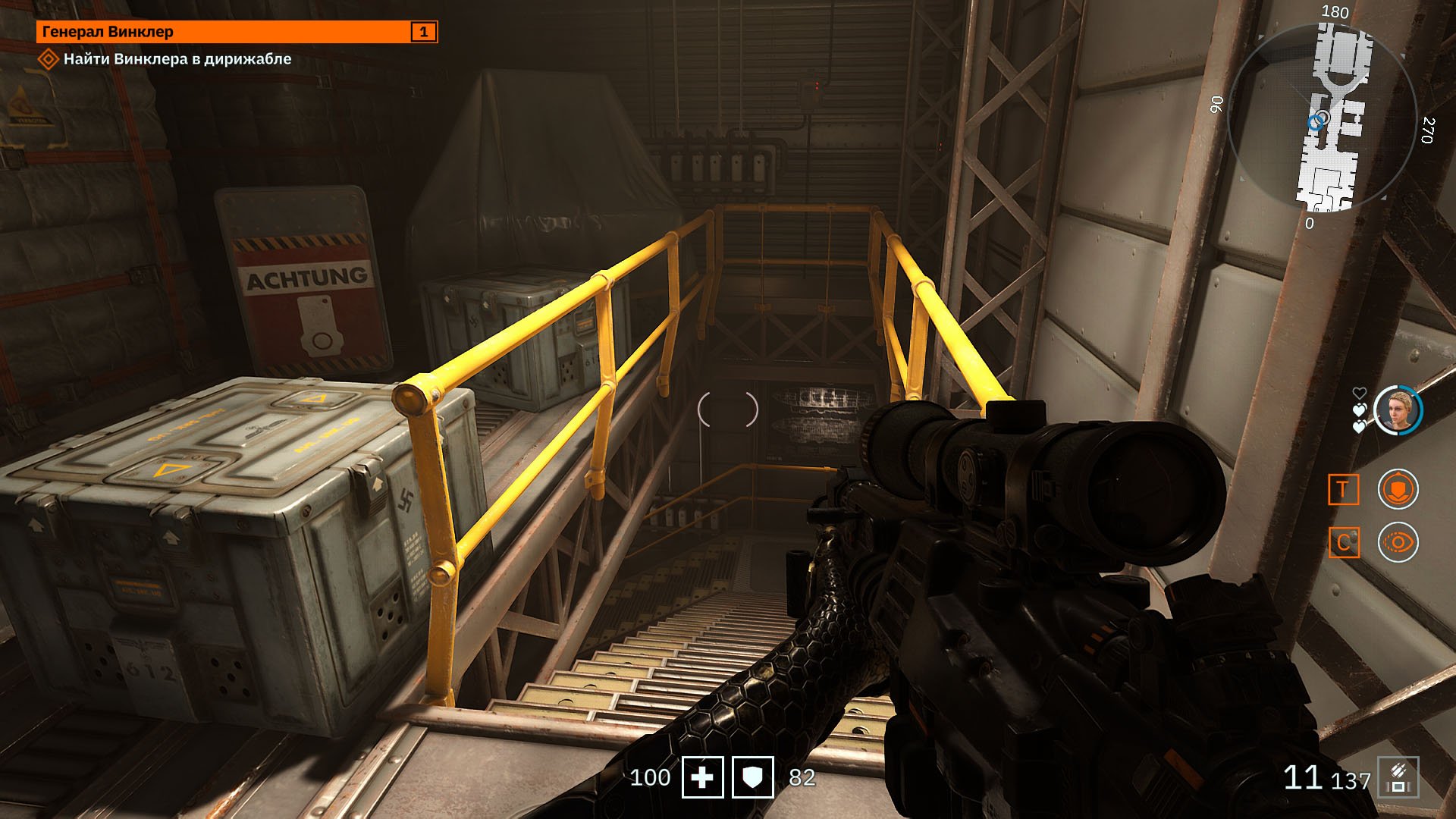Select the partner sister portrait
The image size is (1456, 819).
click(x=1398, y=410)
